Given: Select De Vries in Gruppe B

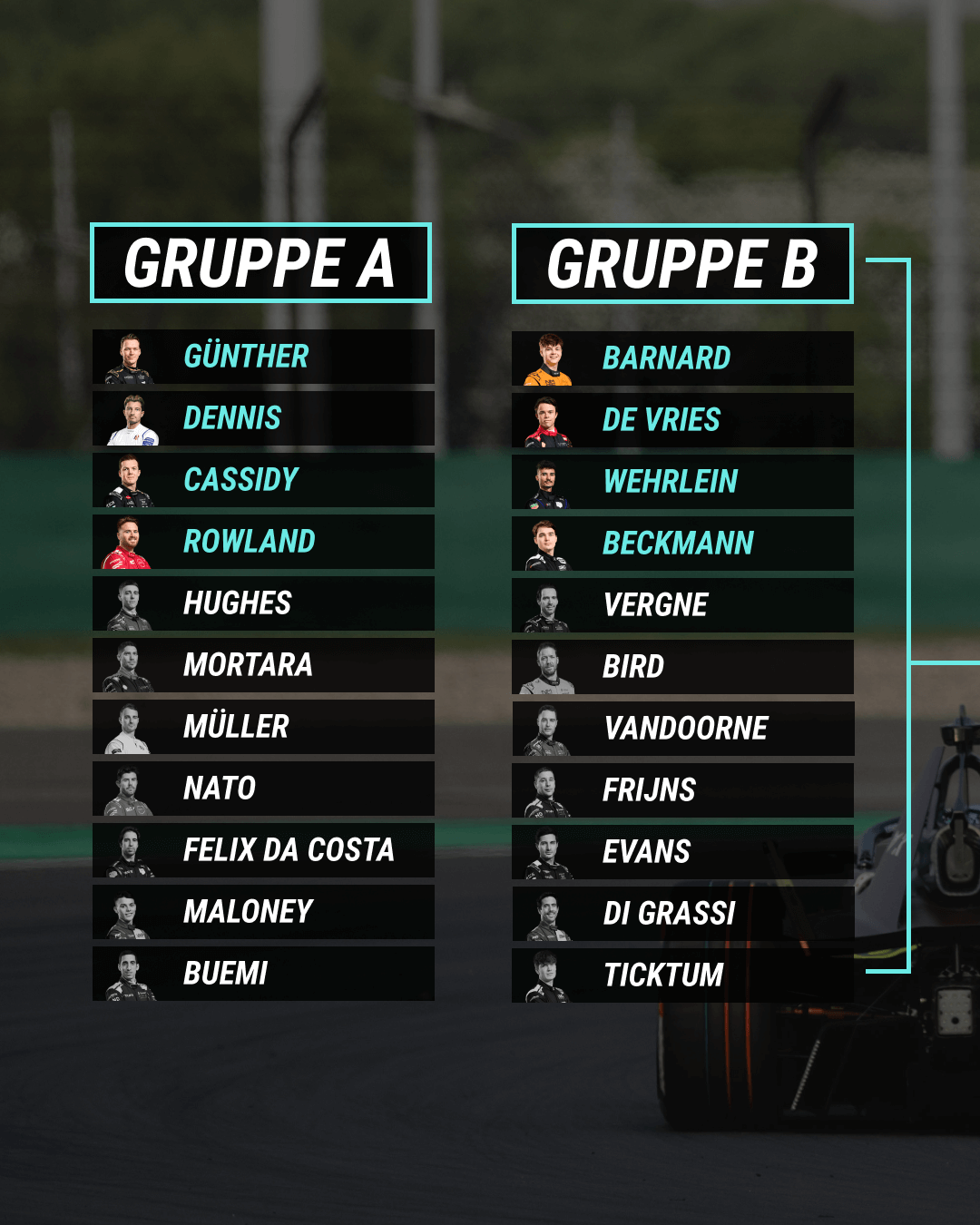Looking at the screenshot, I should 682,420.
